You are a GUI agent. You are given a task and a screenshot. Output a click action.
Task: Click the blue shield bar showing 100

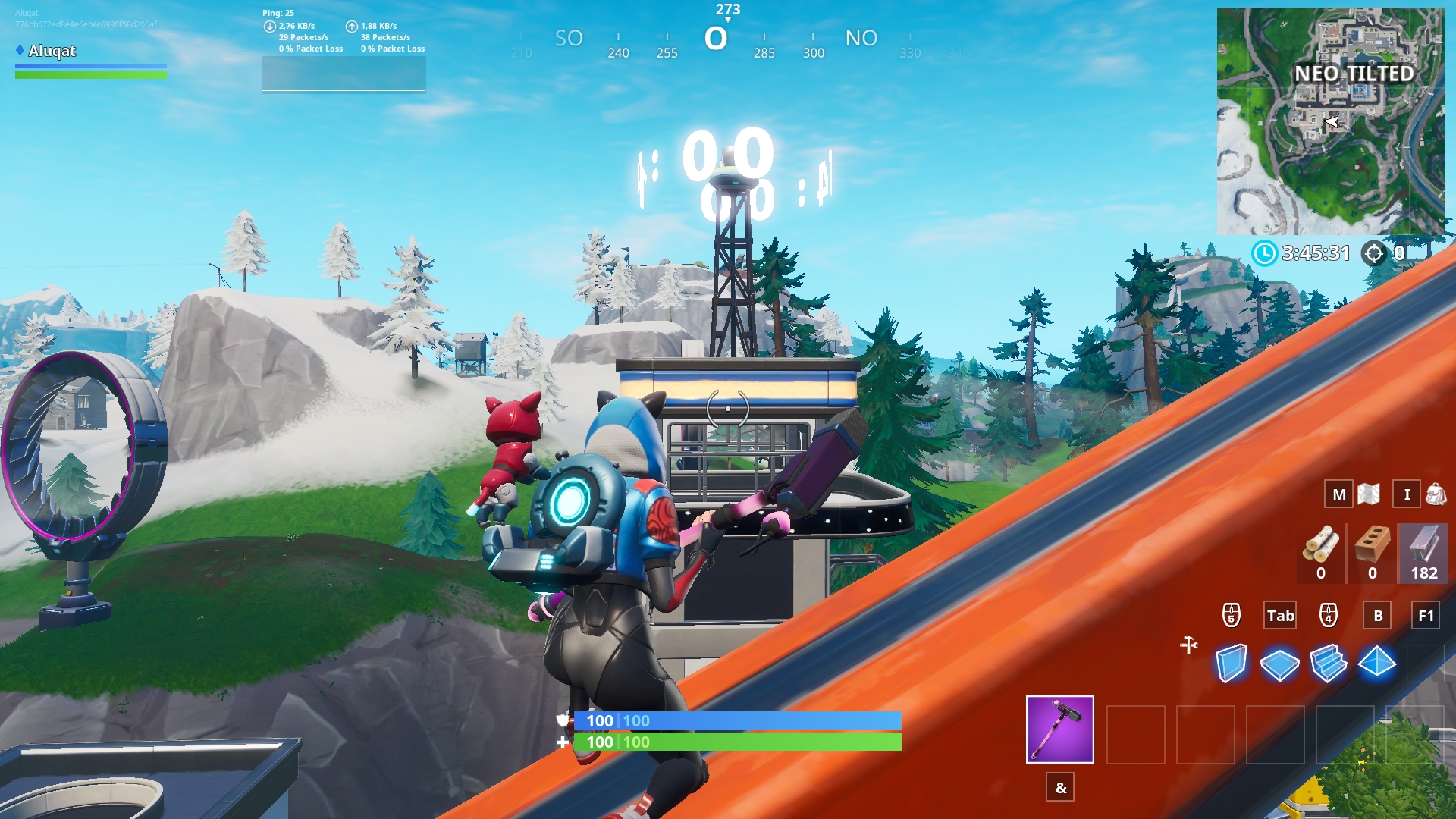point(732,721)
